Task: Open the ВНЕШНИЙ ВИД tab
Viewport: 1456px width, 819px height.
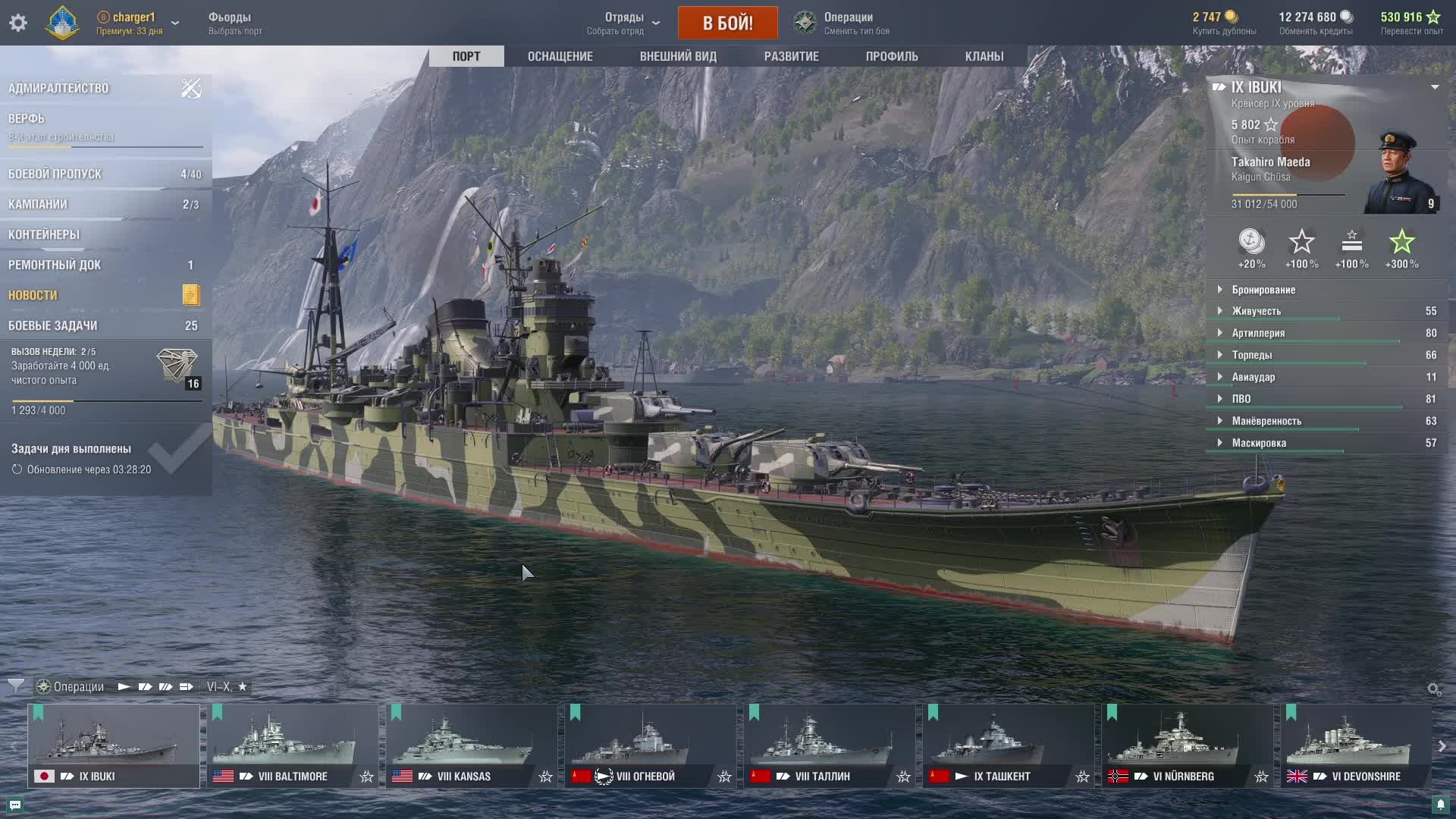Action: click(678, 56)
